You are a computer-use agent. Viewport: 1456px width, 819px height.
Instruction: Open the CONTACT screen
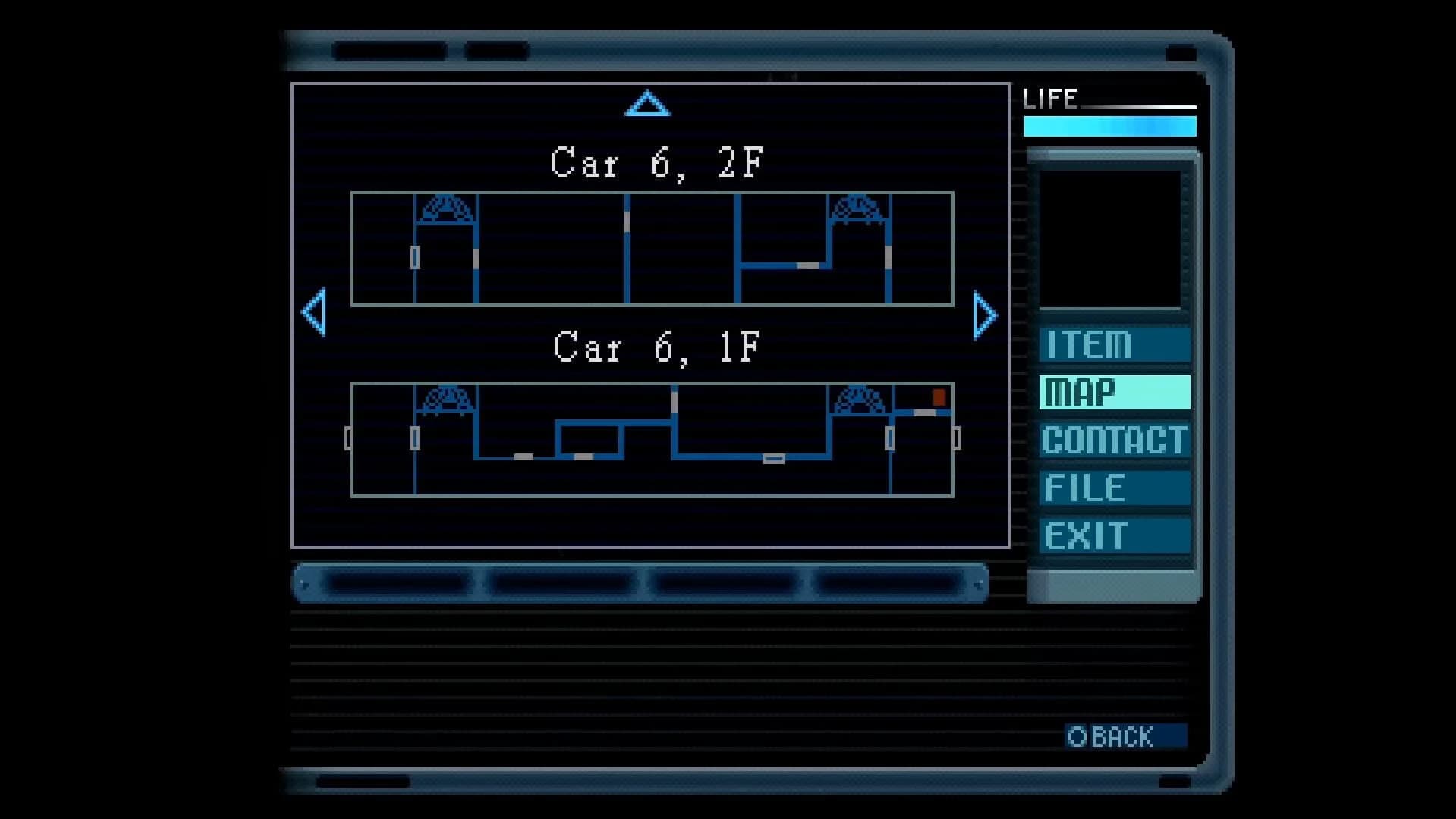pos(1113,440)
